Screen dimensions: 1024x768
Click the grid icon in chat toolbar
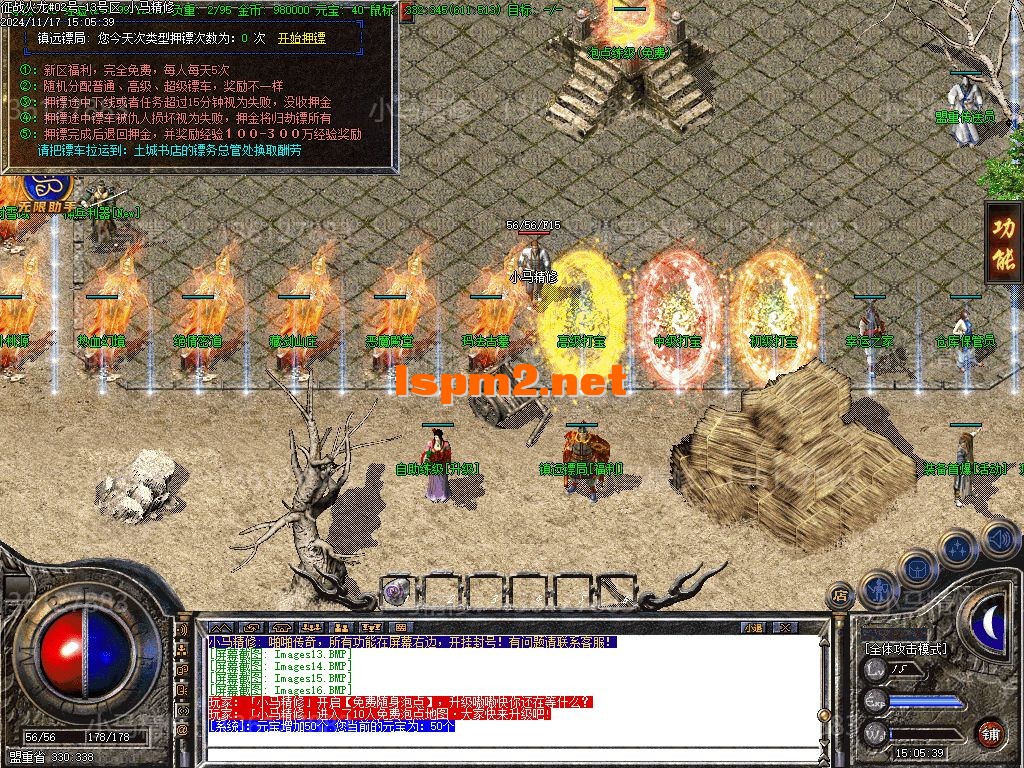click(x=400, y=627)
